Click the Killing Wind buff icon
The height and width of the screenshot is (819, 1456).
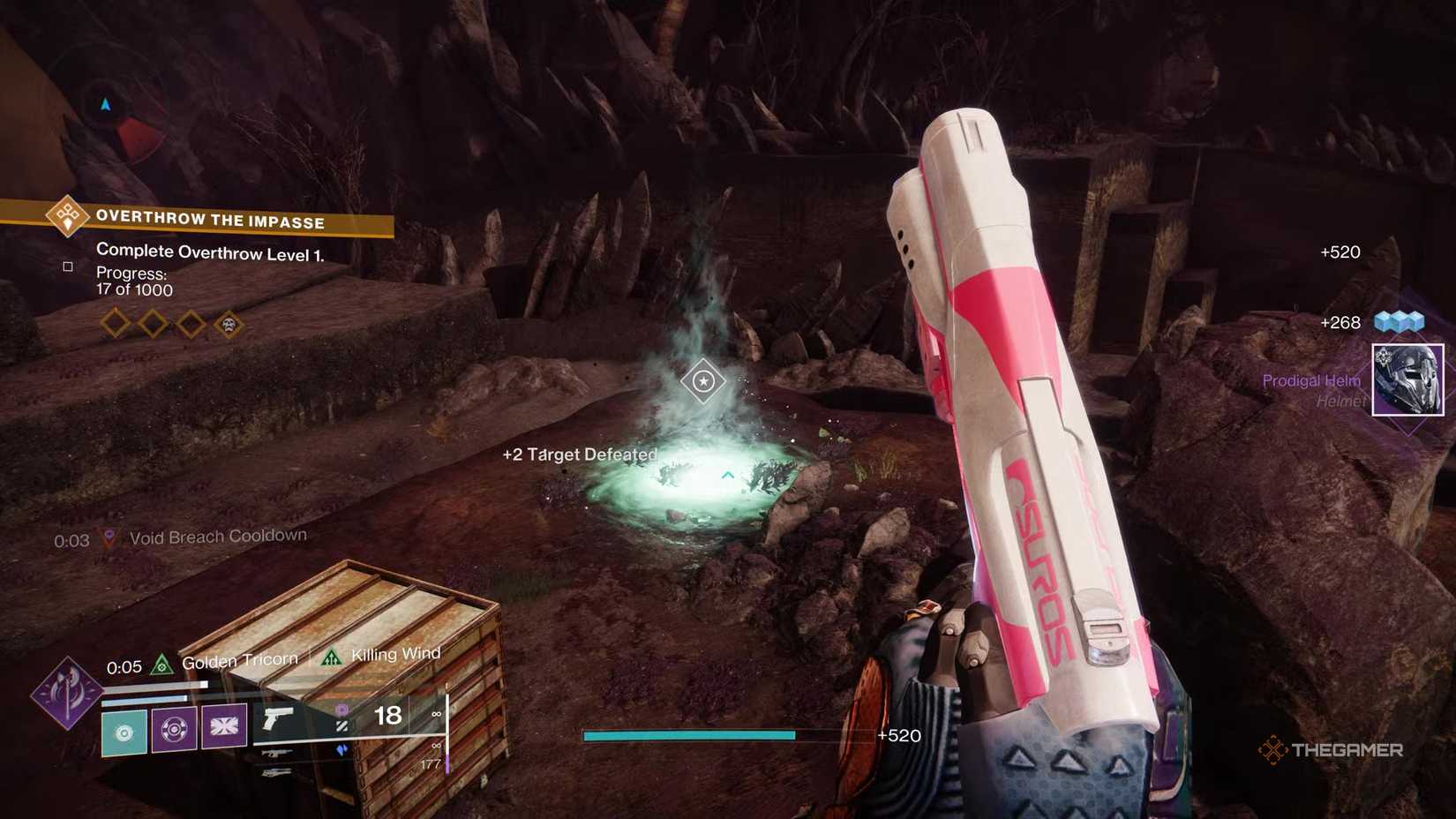coord(331,657)
